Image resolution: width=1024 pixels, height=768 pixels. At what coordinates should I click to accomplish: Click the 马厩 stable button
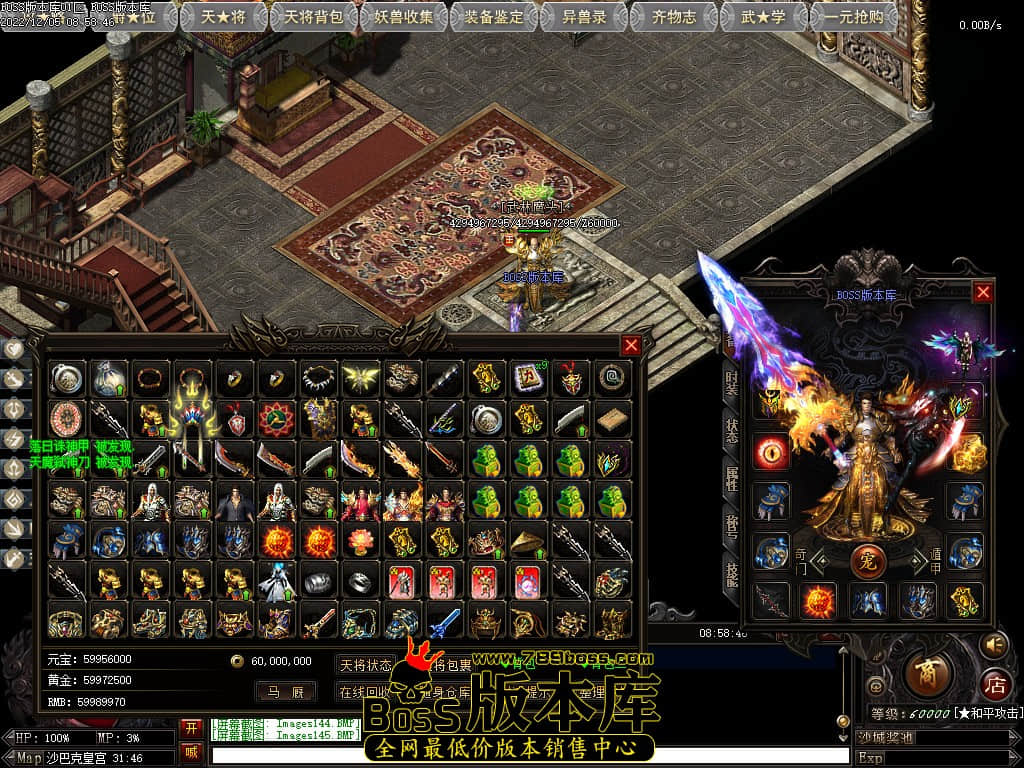point(285,691)
